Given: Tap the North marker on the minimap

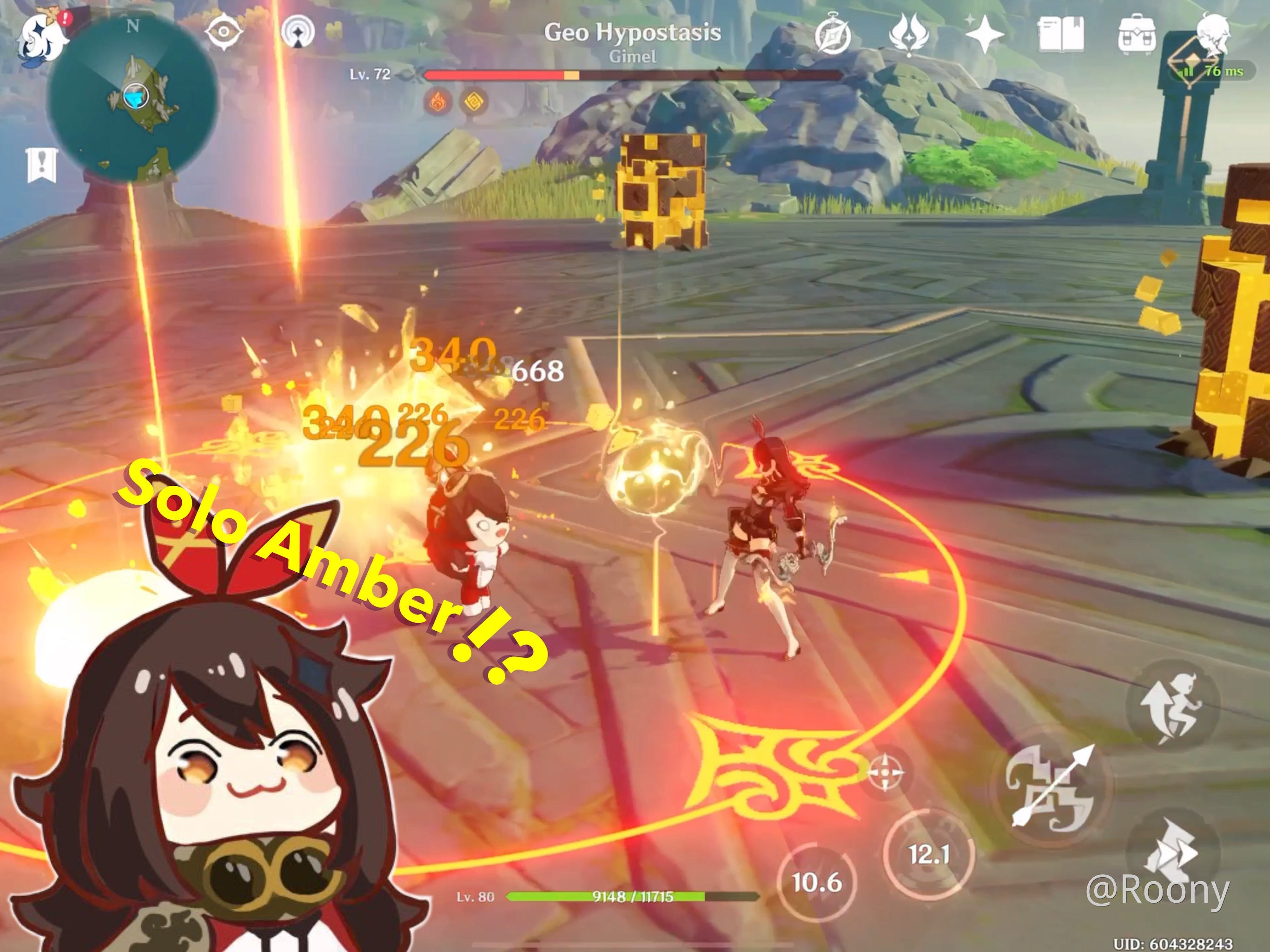Looking at the screenshot, I should click(133, 25).
